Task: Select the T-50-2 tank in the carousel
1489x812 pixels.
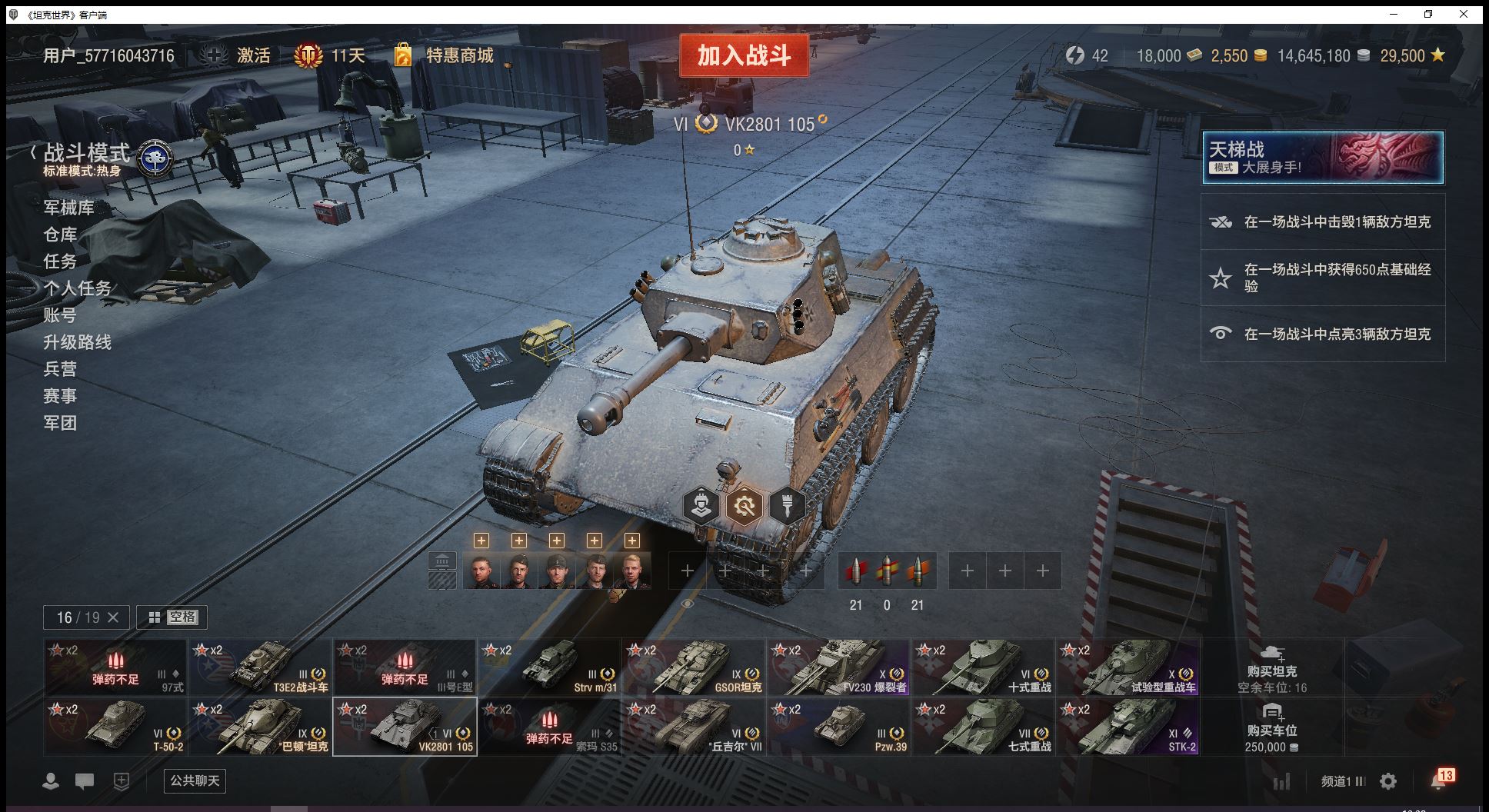Action: pos(115,727)
